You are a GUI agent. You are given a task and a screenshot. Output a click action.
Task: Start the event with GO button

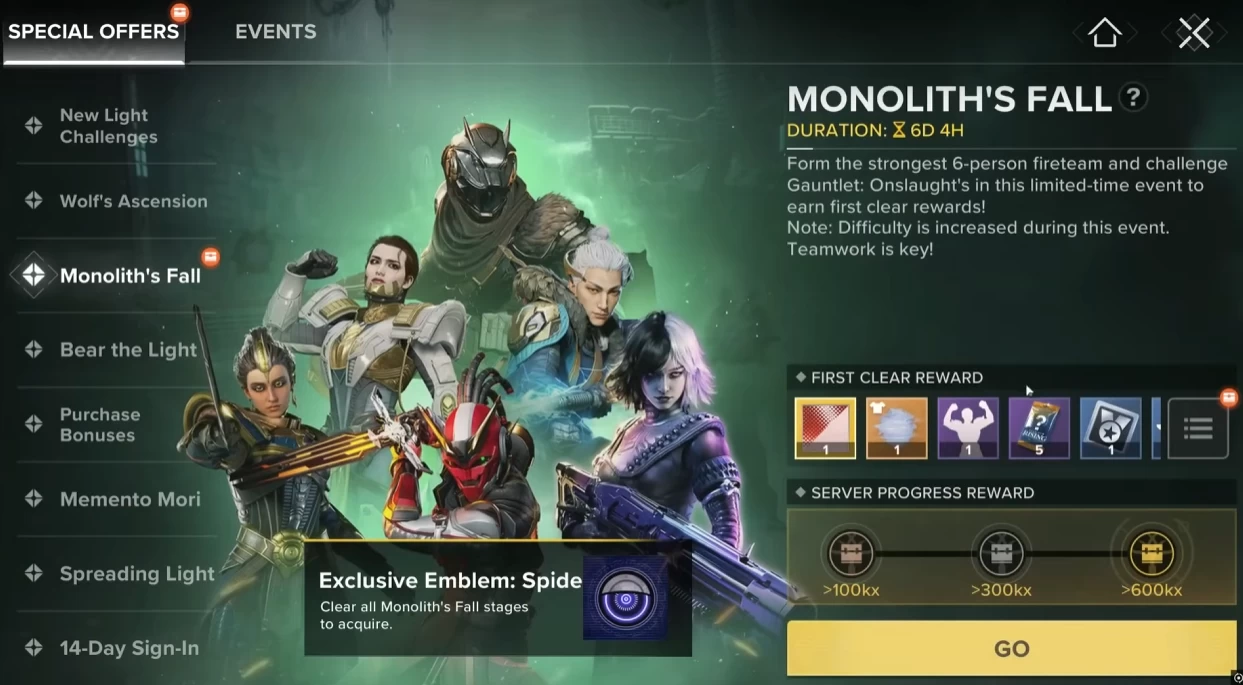coord(1011,648)
